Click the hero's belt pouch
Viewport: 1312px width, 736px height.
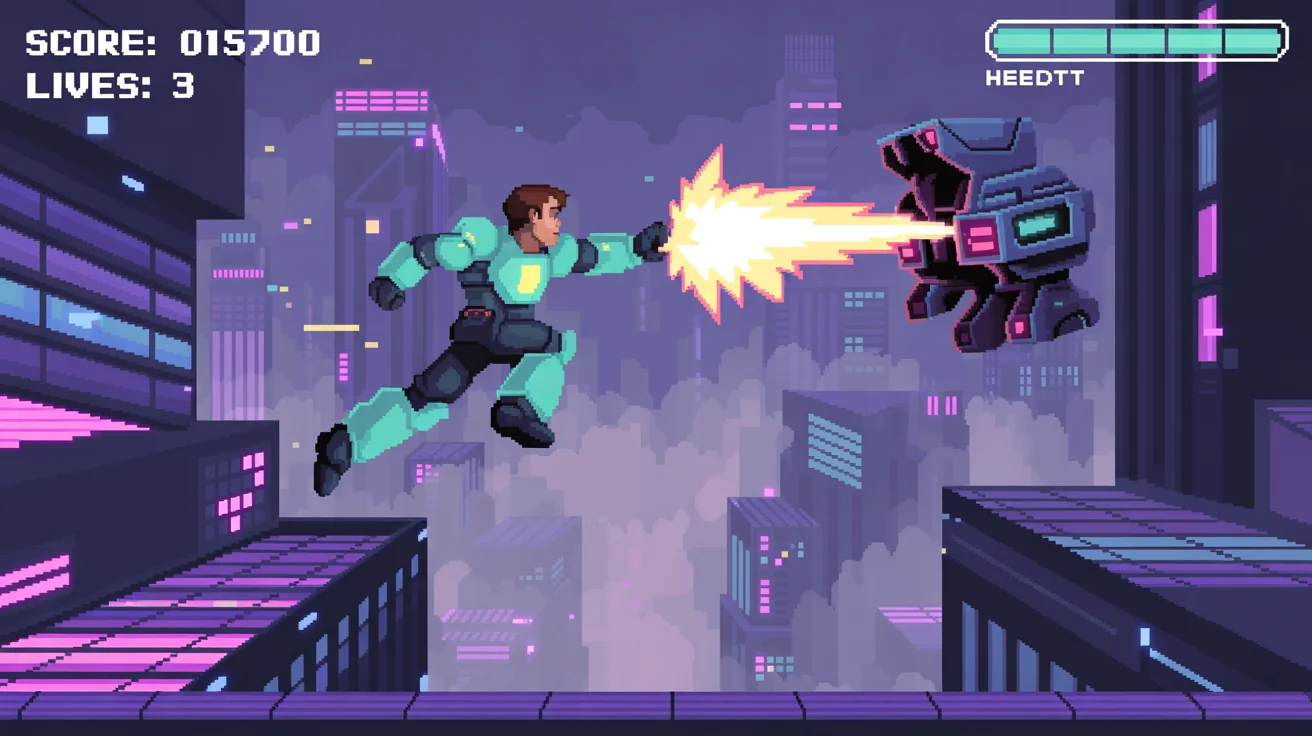(x=478, y=318)
